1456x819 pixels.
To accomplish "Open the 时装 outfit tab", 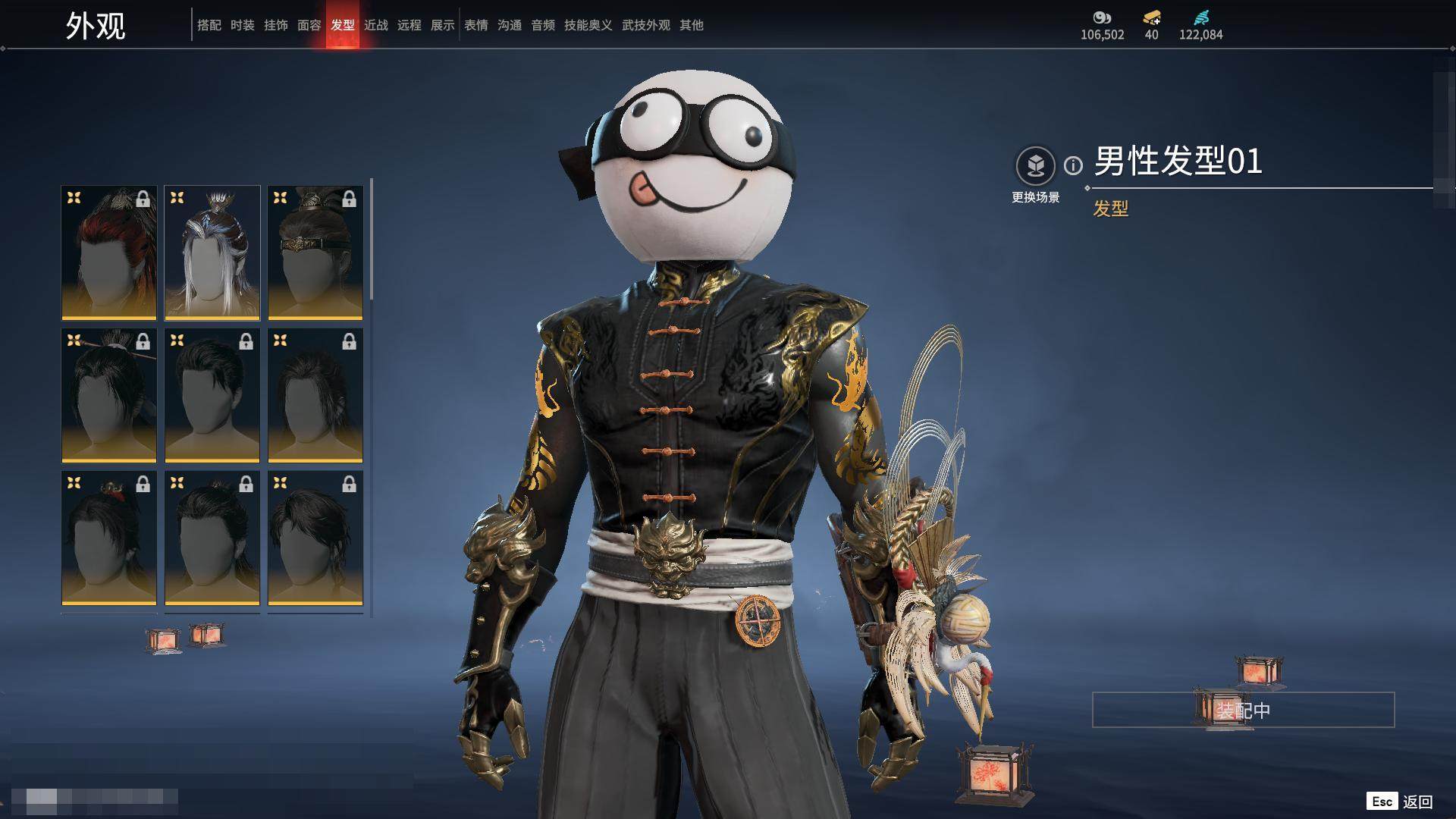I will click(242, 25).
